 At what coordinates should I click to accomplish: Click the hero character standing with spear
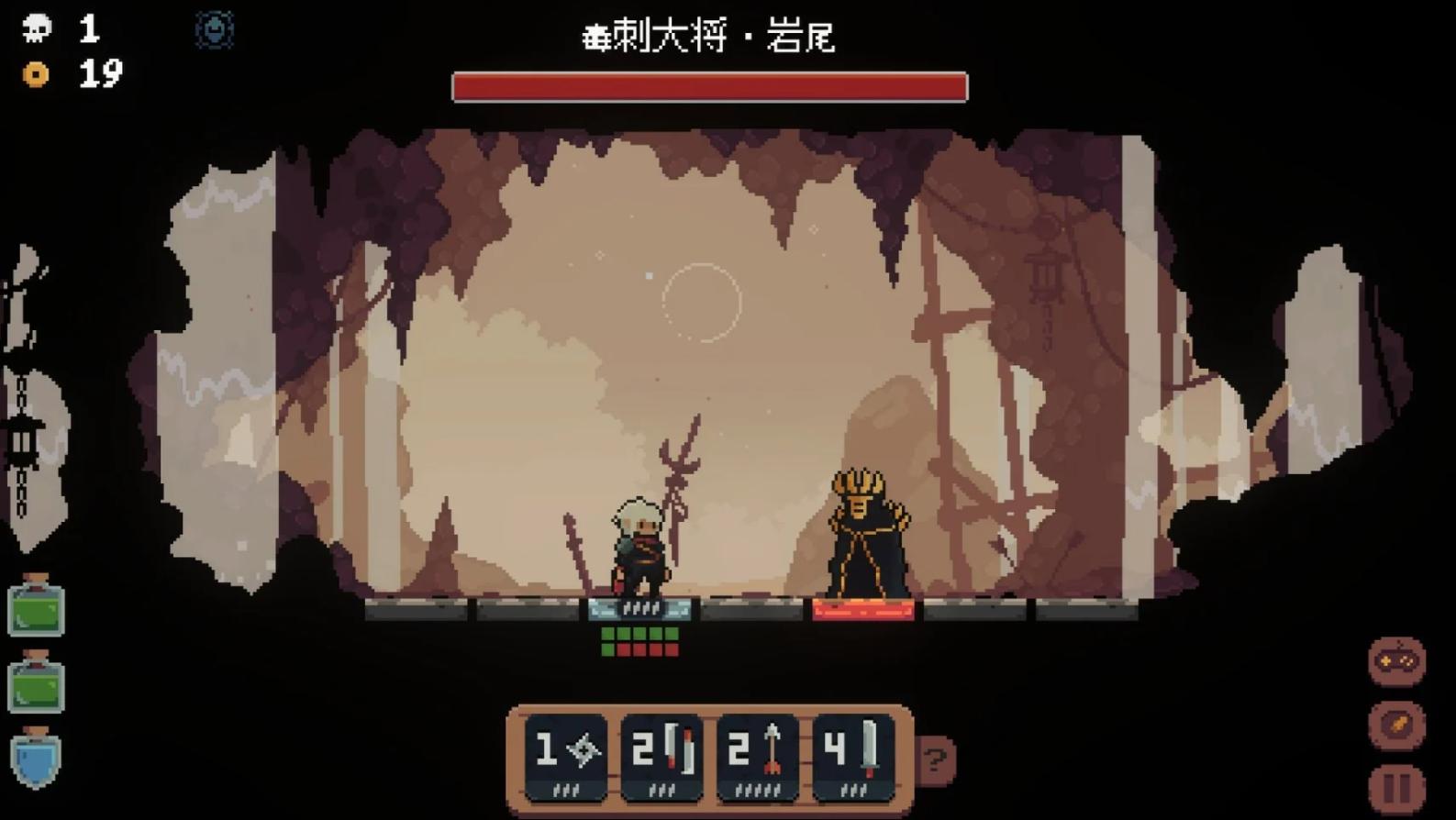tap(638, 546)
